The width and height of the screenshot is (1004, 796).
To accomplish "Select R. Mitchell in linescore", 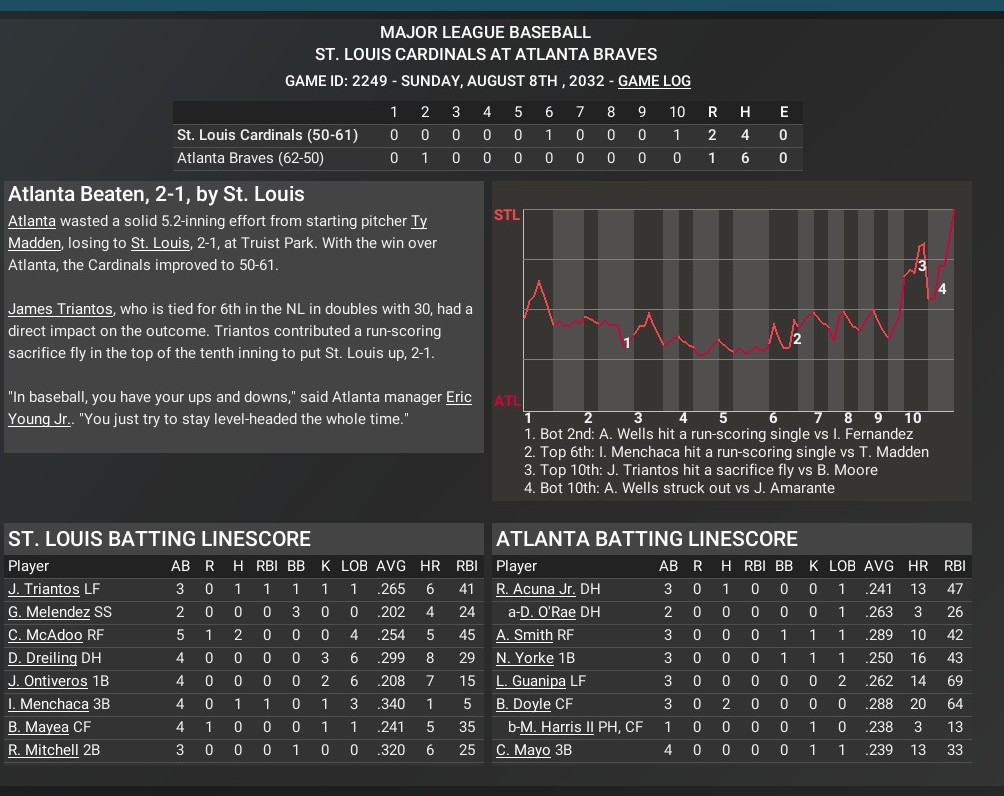I will [x=43, y=750].
